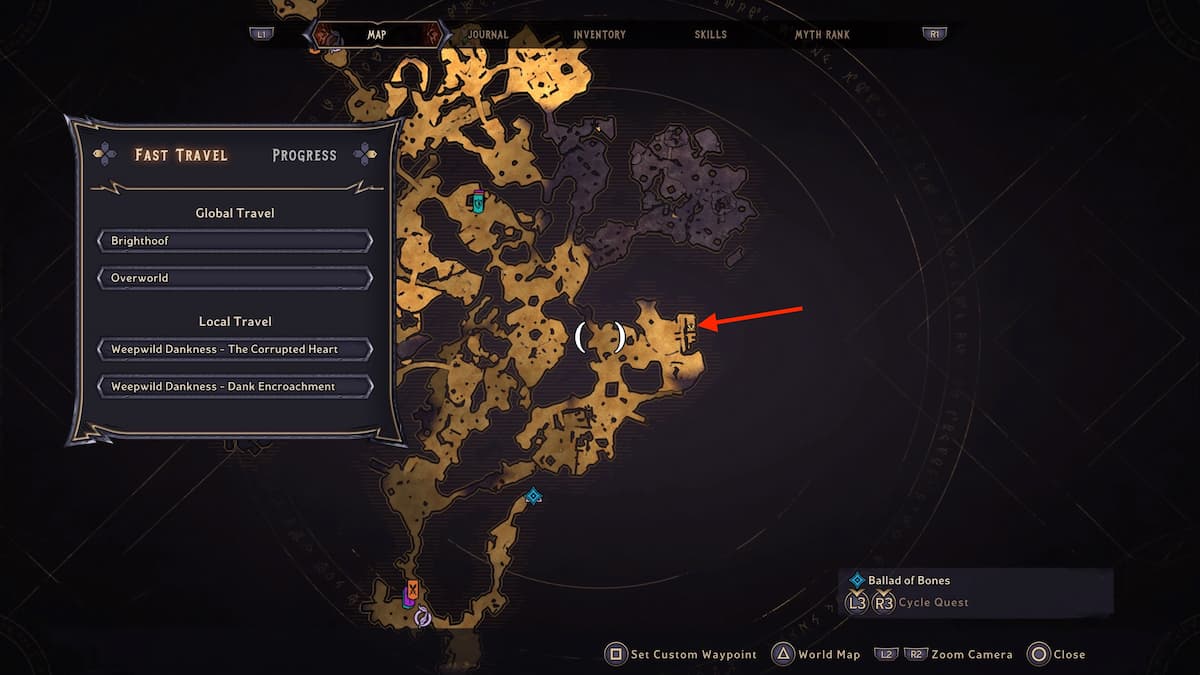Fast travel to Brighthoof
The width and height of the screenshot is (1200, 675).
235,241
